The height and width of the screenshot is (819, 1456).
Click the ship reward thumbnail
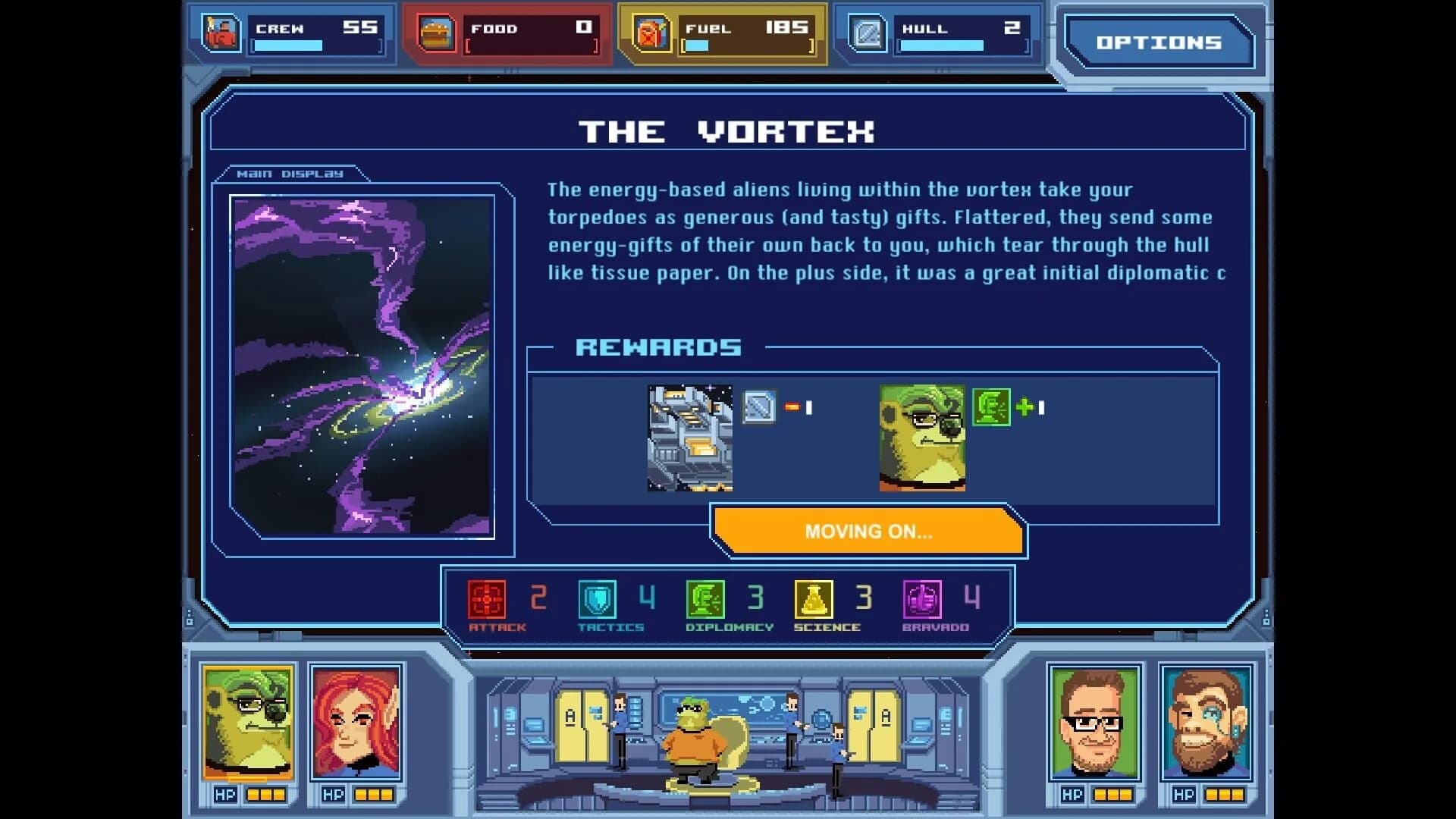pyautogui.click(x=689, y=438)
